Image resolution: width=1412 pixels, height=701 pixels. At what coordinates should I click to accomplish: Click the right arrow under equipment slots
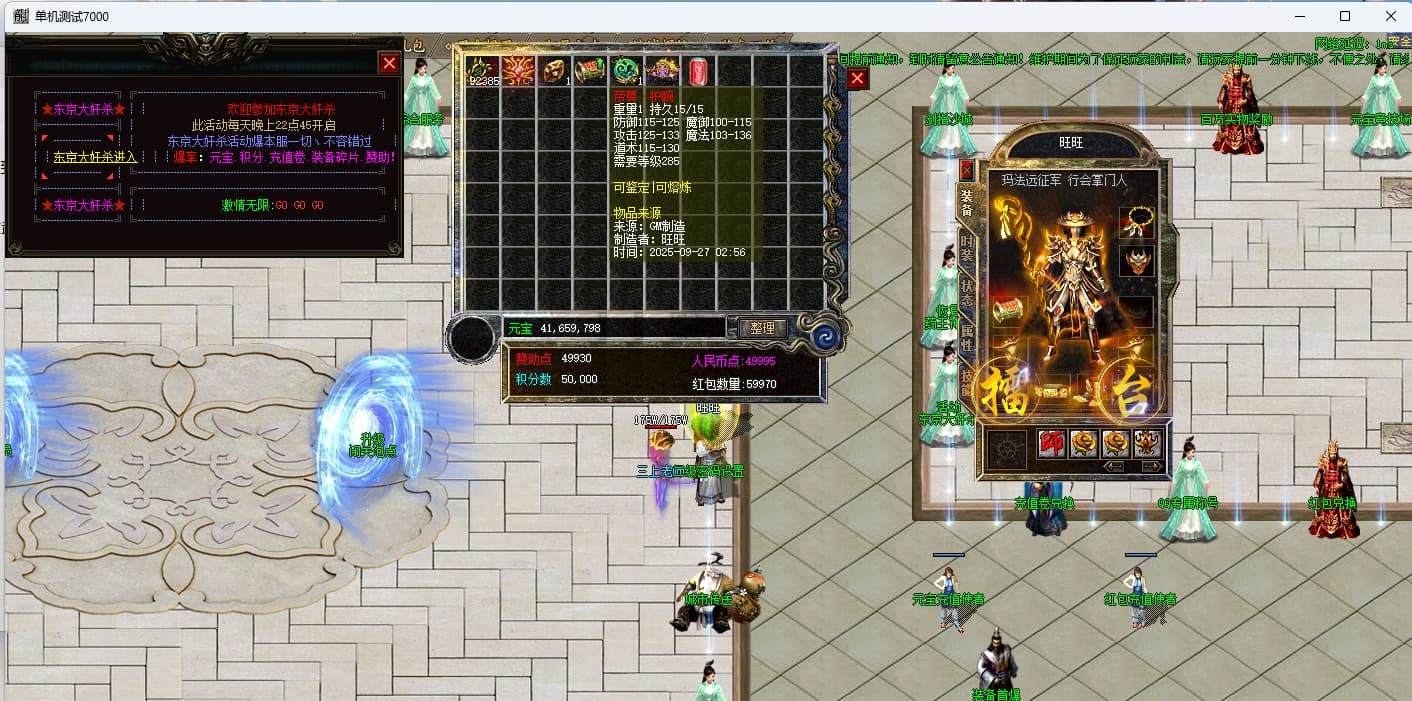coord(1150,467)
